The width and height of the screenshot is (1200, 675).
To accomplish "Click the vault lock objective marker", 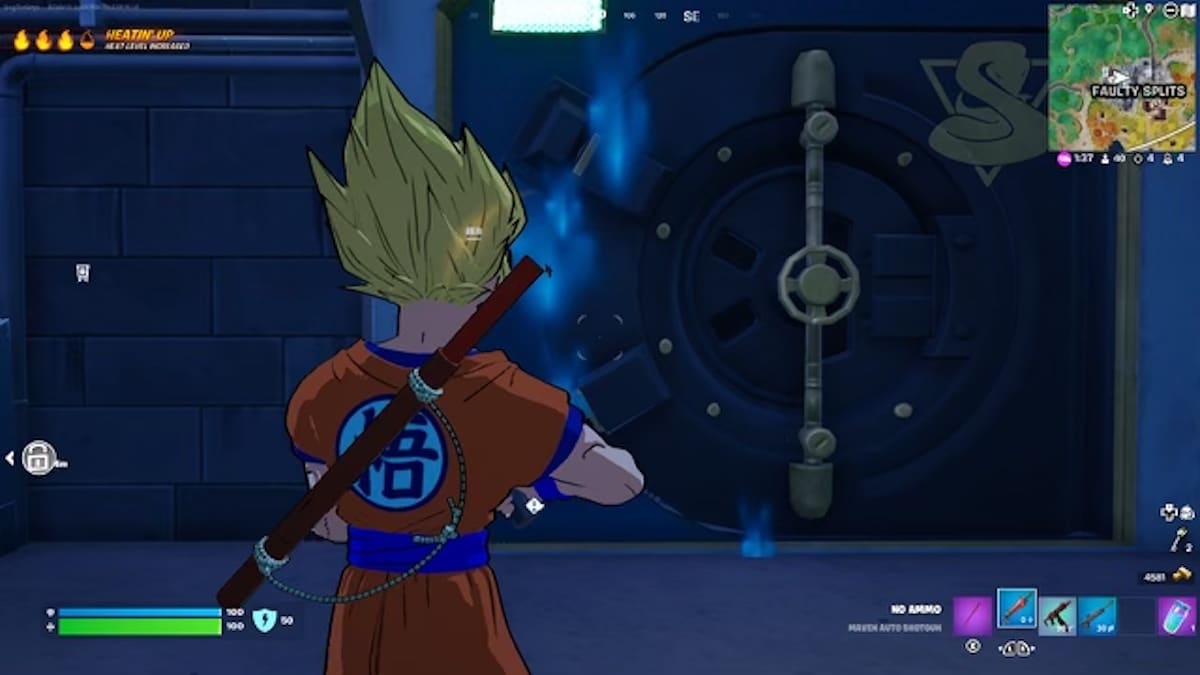I will click(x=38, y=458).
